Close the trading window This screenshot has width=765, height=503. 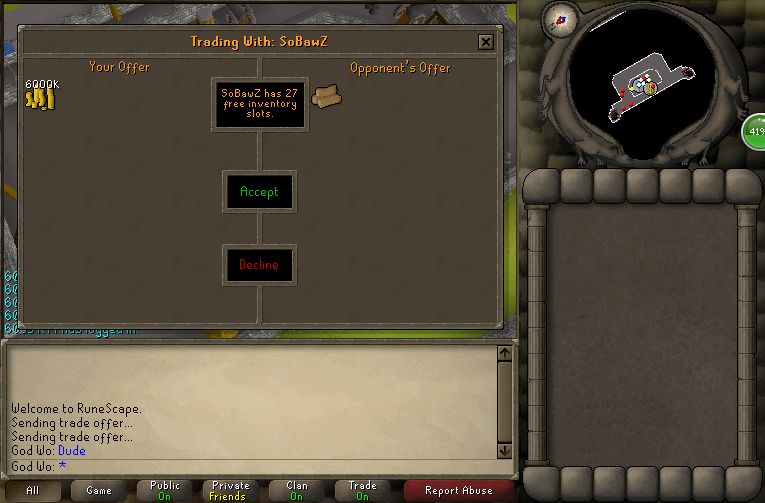pos(486,42)
